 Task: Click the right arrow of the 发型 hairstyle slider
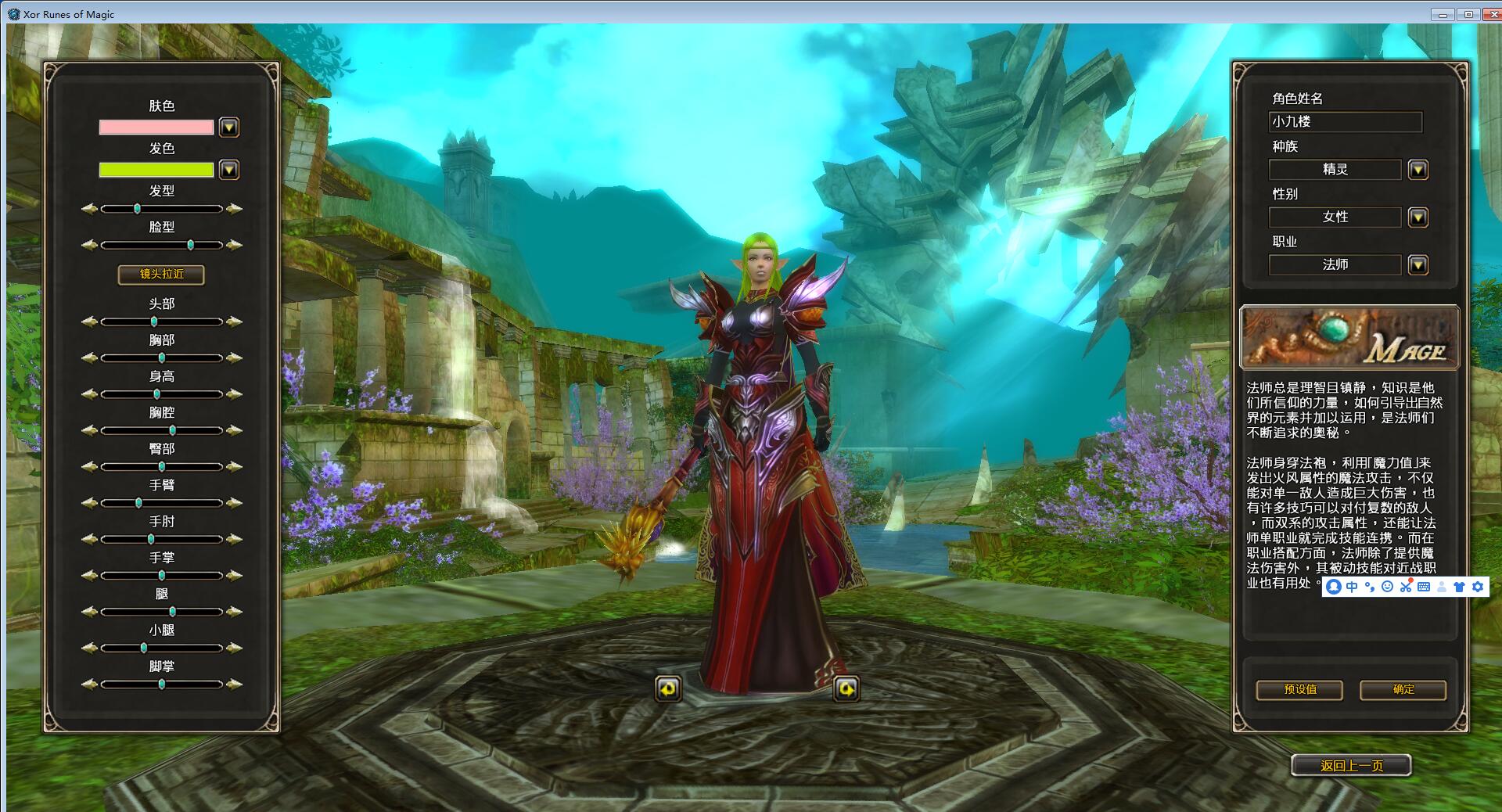point(234,209)
